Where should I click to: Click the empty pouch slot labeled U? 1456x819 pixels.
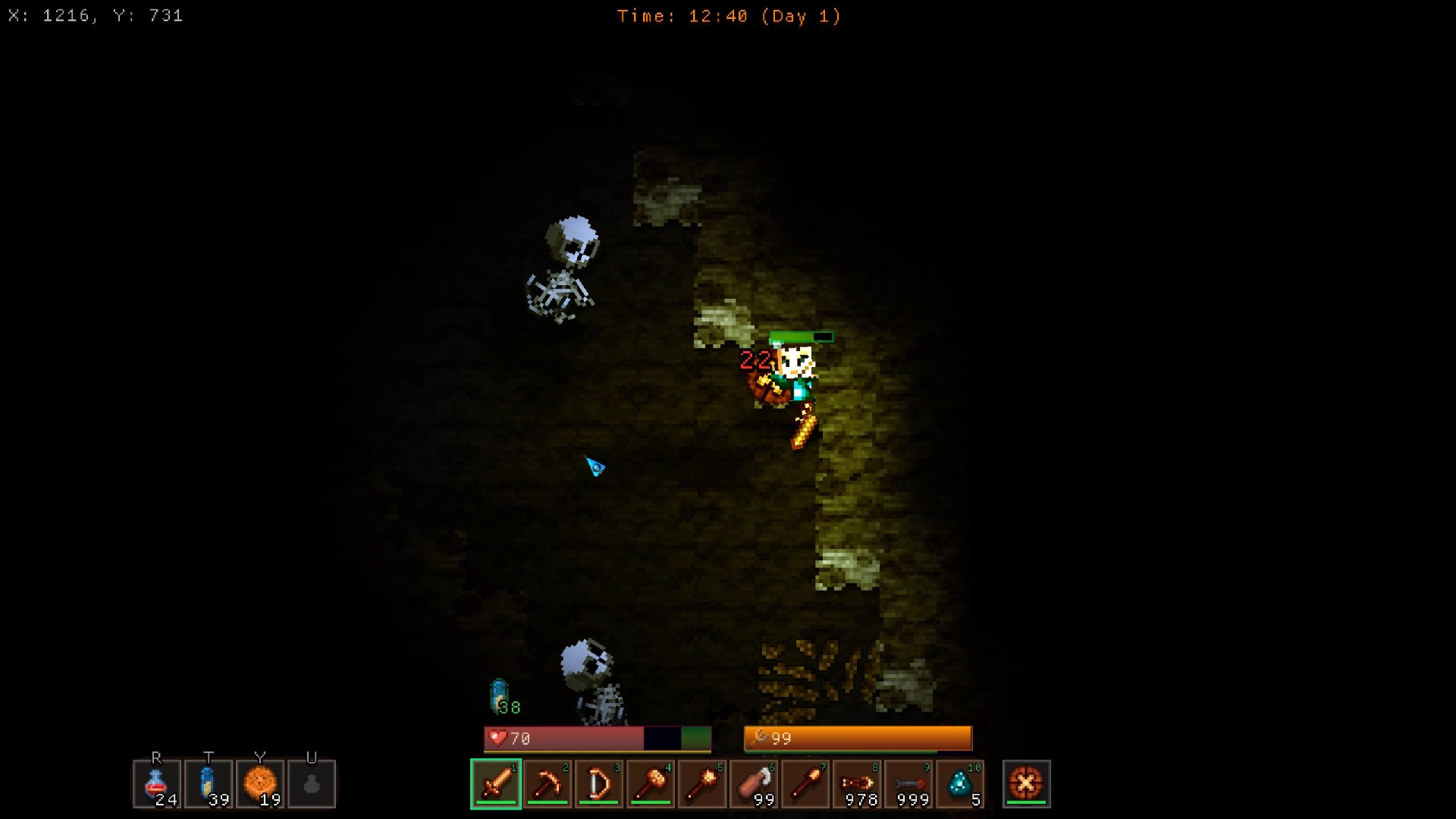coord(312,784)
